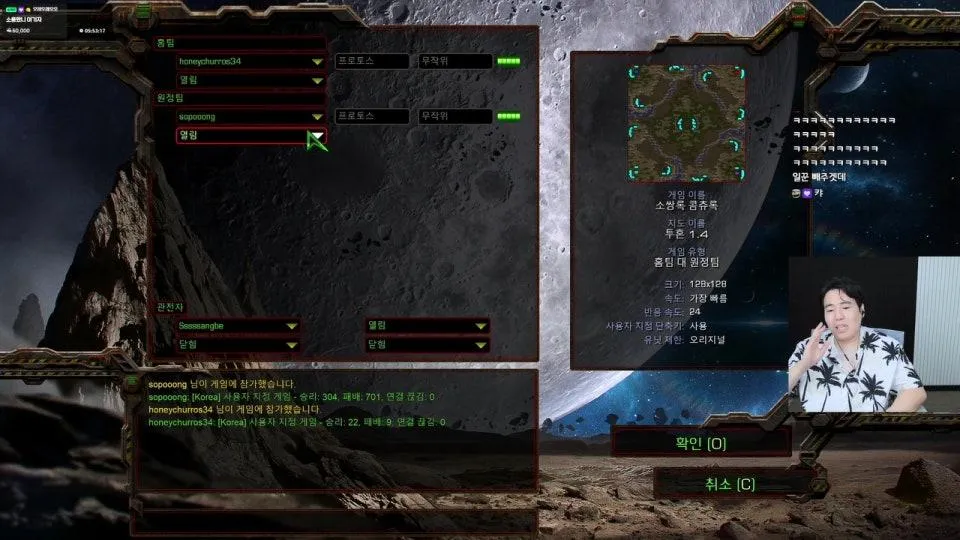Expand the 열림 slot in the observer section
Image resolution: width=960 pixels, height=540 pixels.
(x=427, y=326)
